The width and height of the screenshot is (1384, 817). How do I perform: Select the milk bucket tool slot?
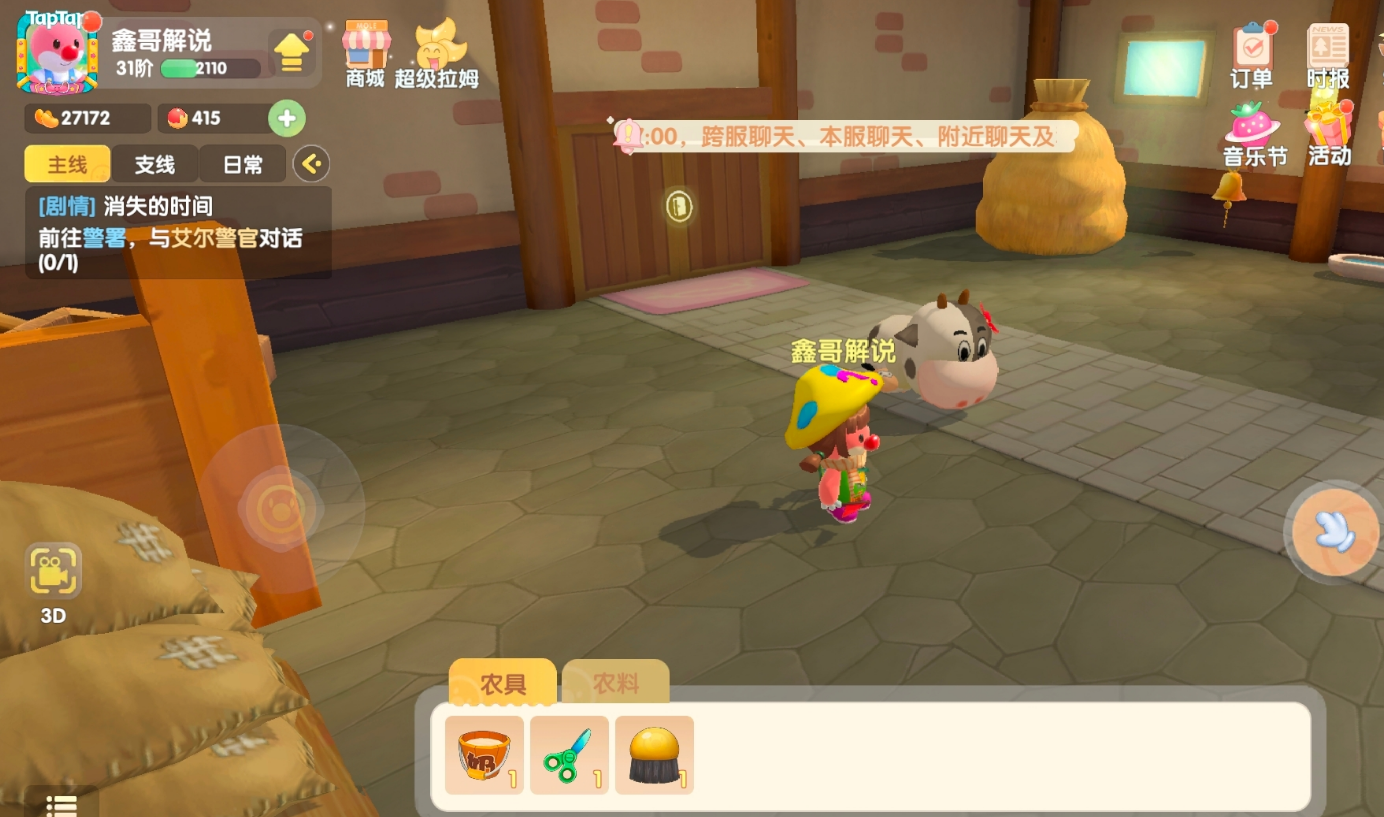pos(484,755)
